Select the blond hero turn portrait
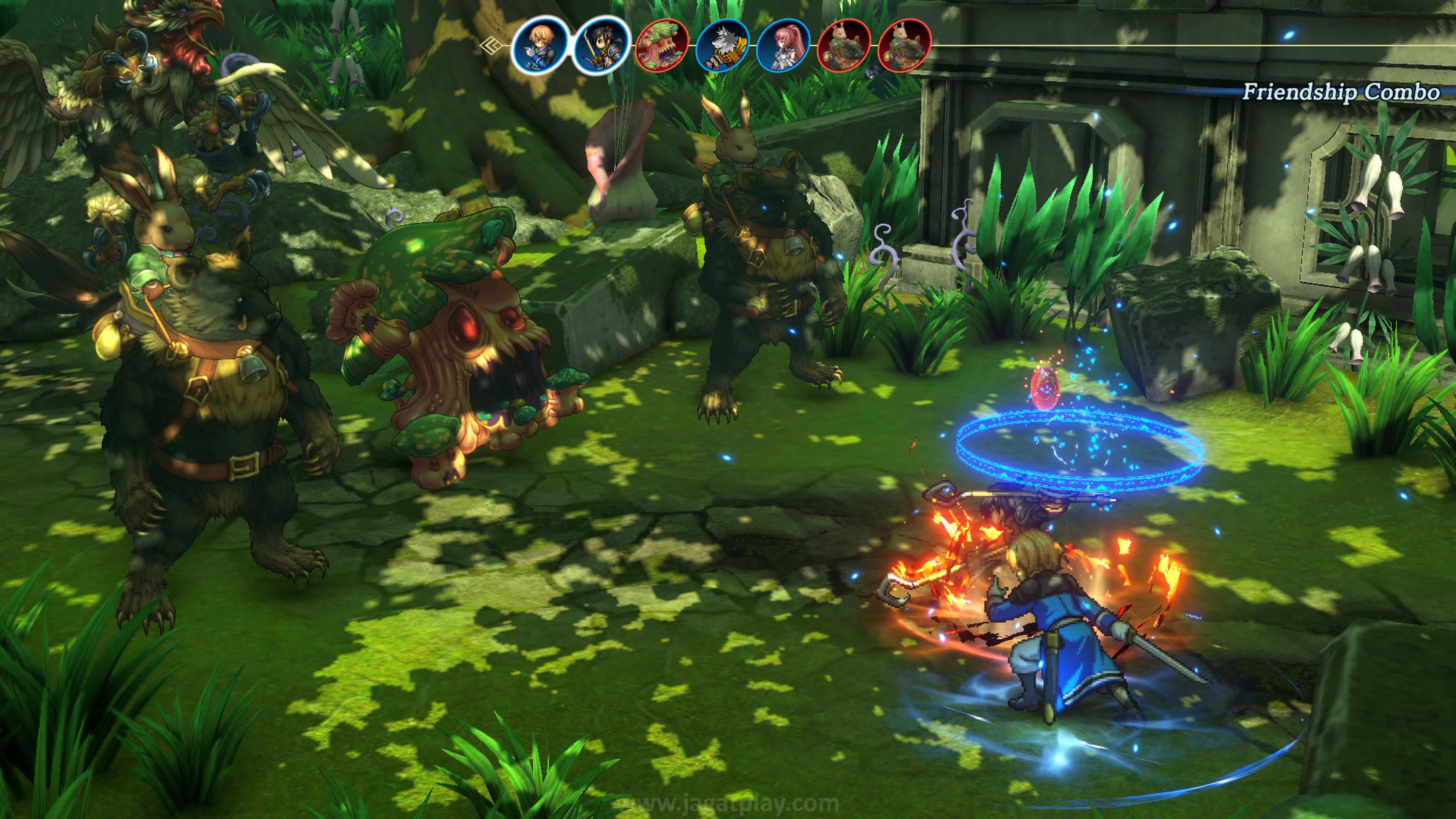 click(x=540, y=45)
